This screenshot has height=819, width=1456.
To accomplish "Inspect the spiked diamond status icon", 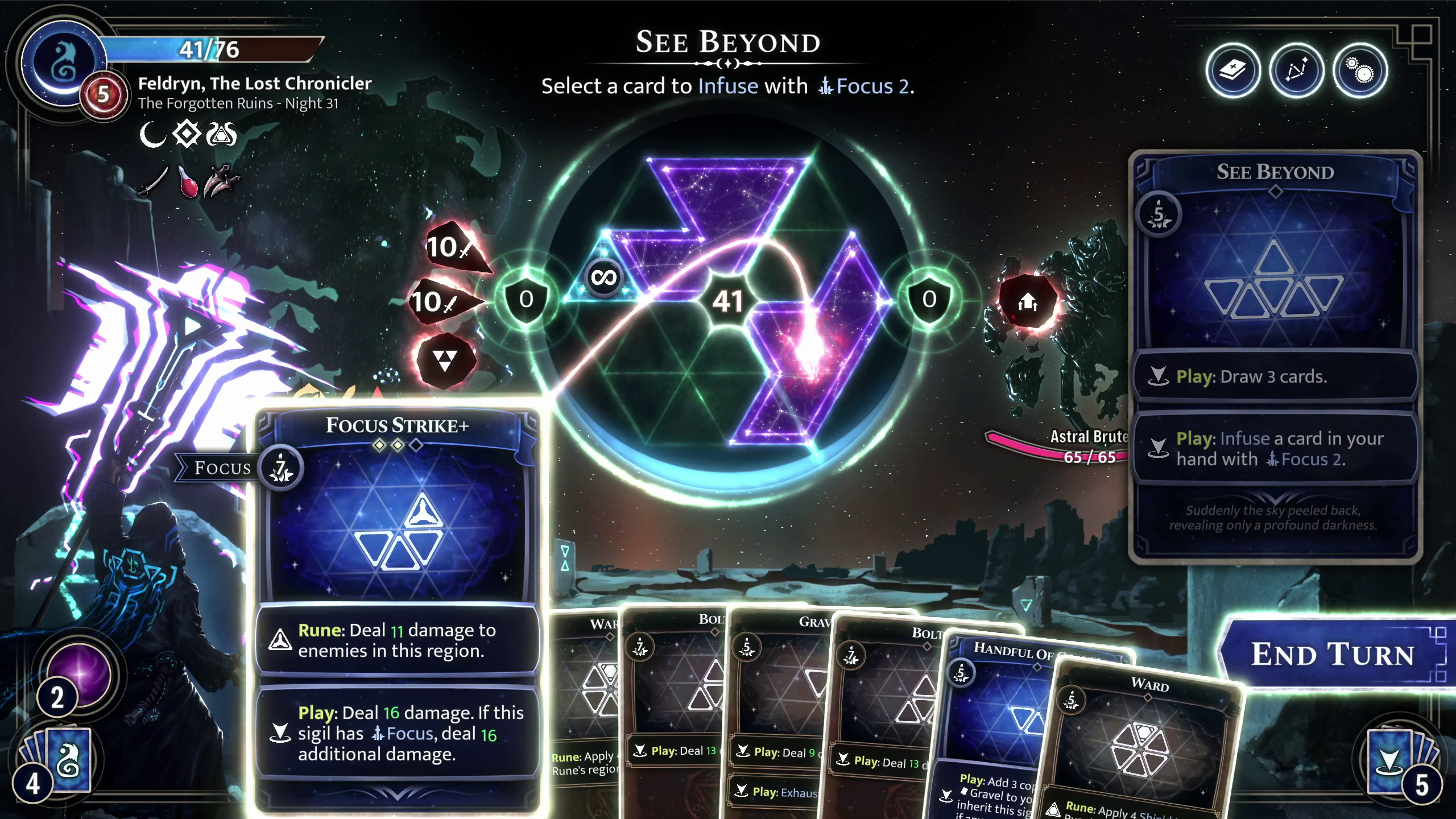I will 187,135.
